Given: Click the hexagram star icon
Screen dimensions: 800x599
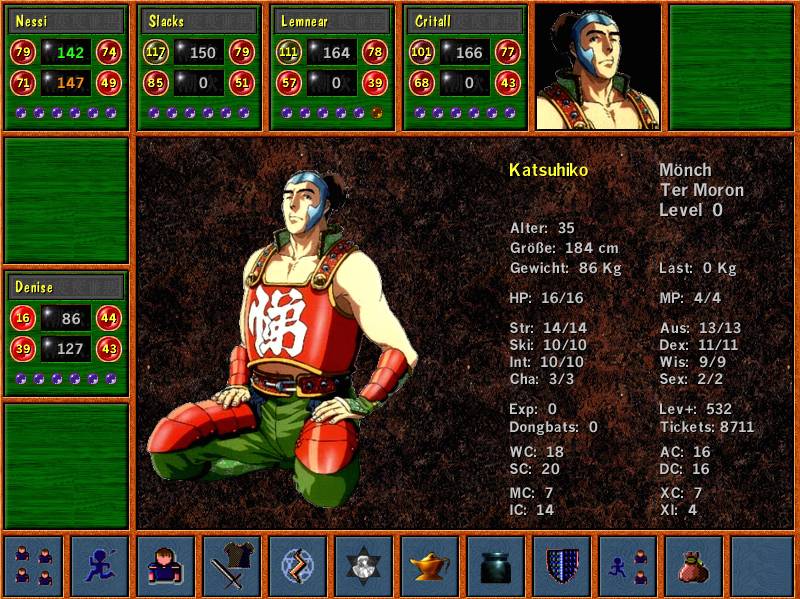Looking at the screenshot, I should 364,566.
